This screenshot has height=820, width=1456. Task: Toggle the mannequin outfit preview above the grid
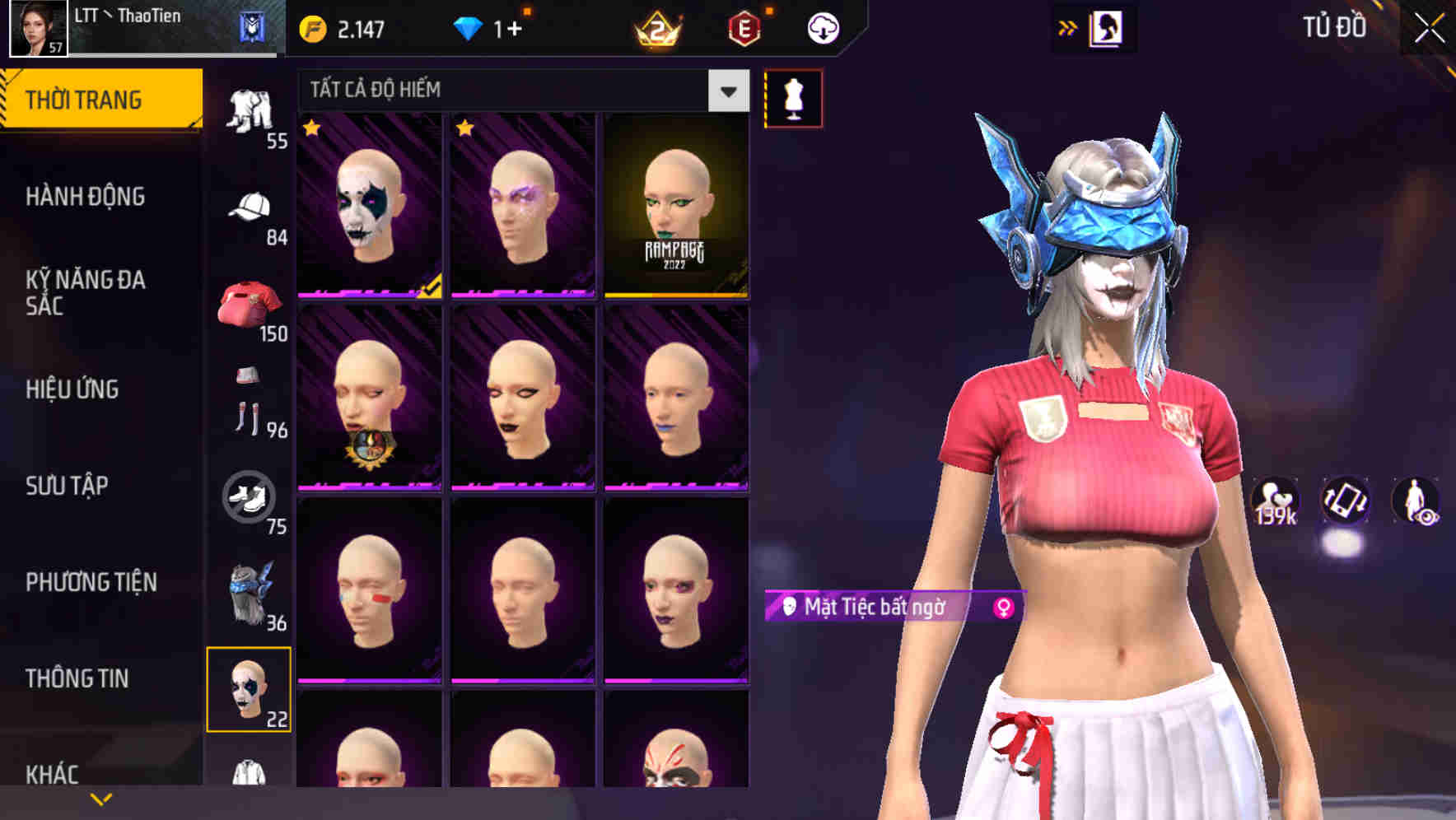(793, 97)
